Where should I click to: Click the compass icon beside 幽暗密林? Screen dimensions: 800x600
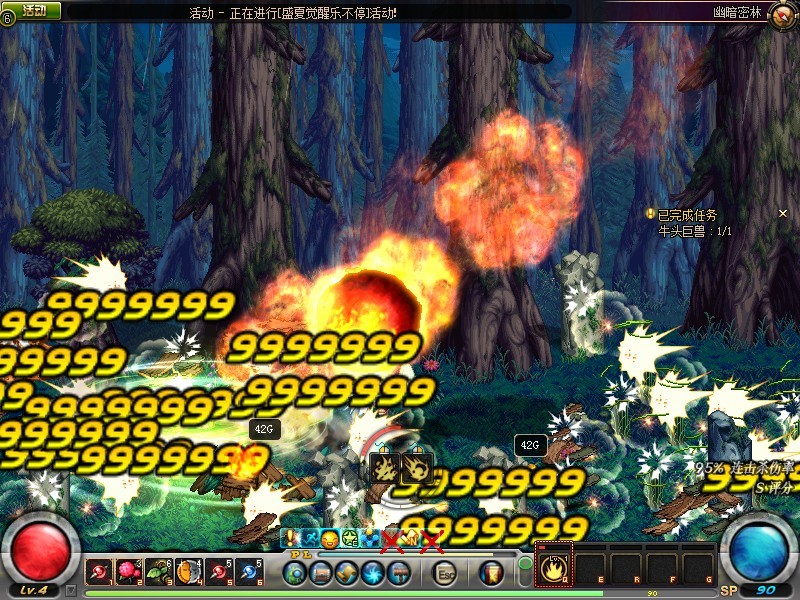[782, 12]
